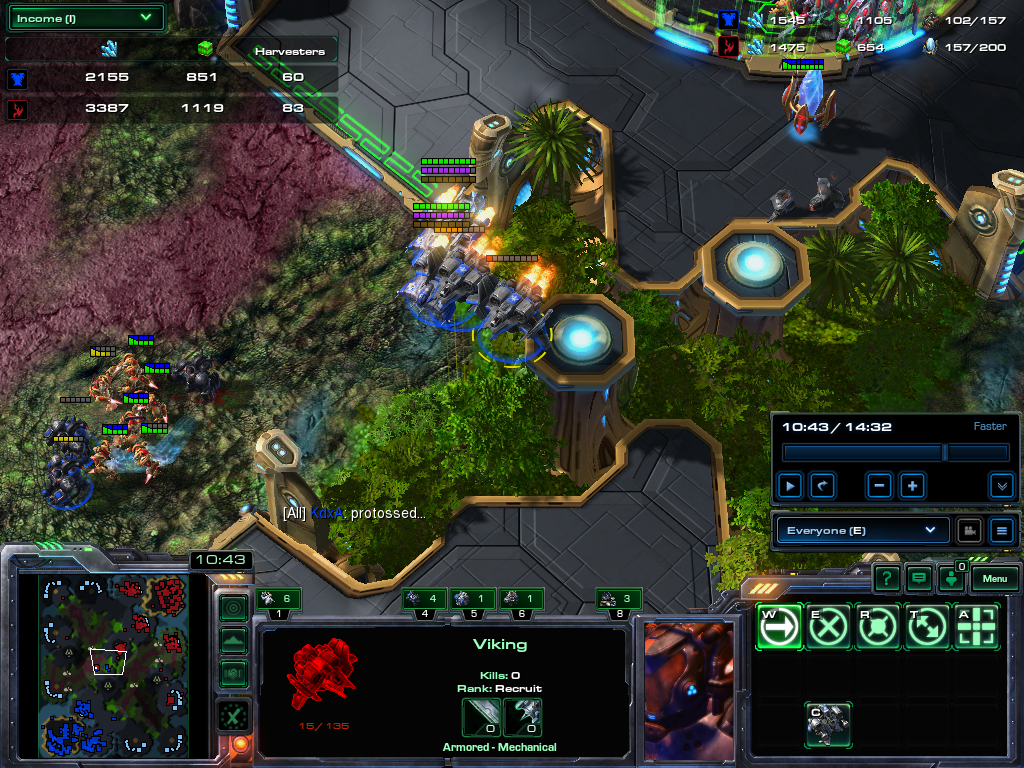Seek along the replay timeline bar
Viewport: 1024px width, 768px height.
point(894,453)
